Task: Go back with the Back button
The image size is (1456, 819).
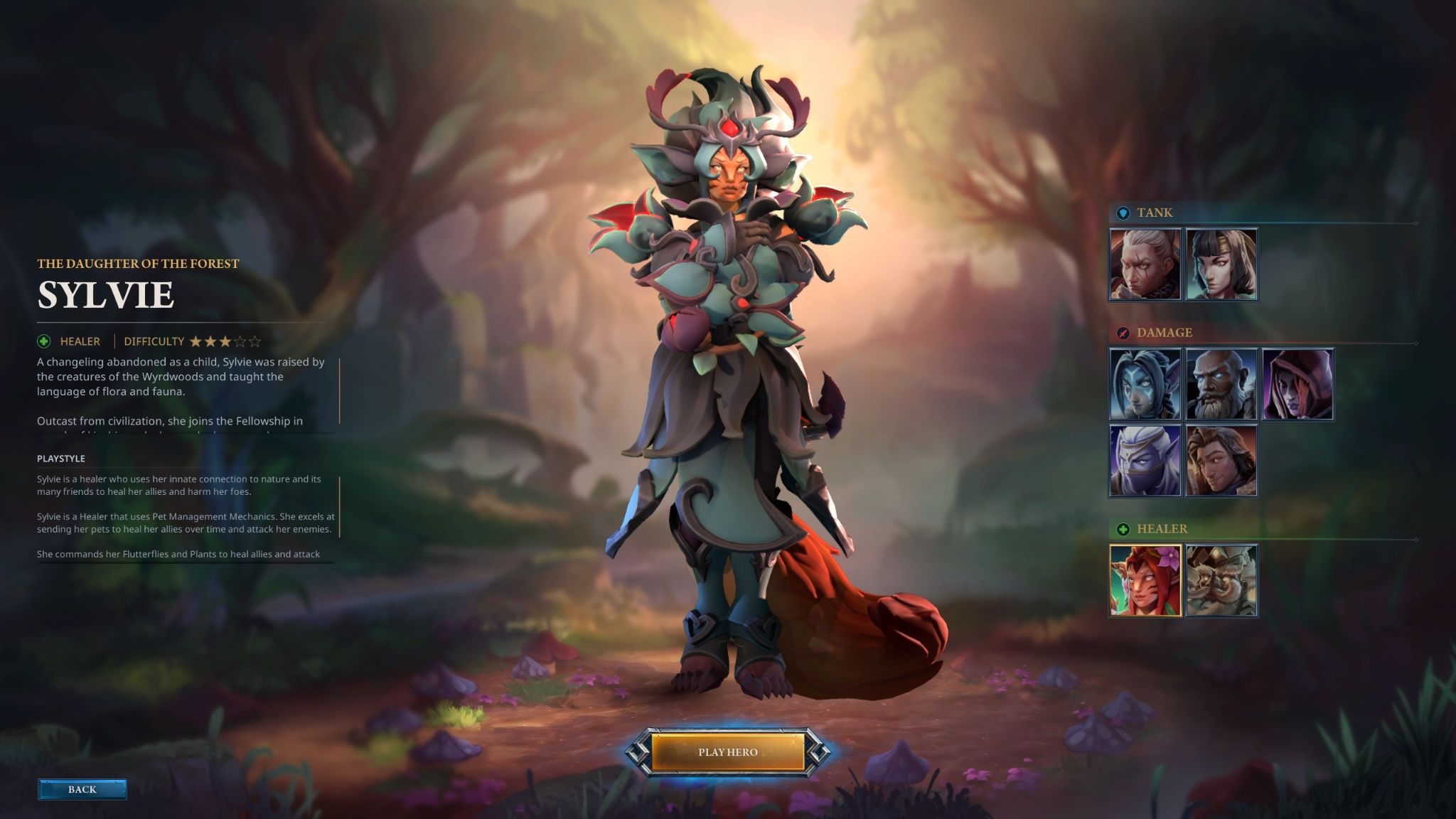Action: [82, 789]
